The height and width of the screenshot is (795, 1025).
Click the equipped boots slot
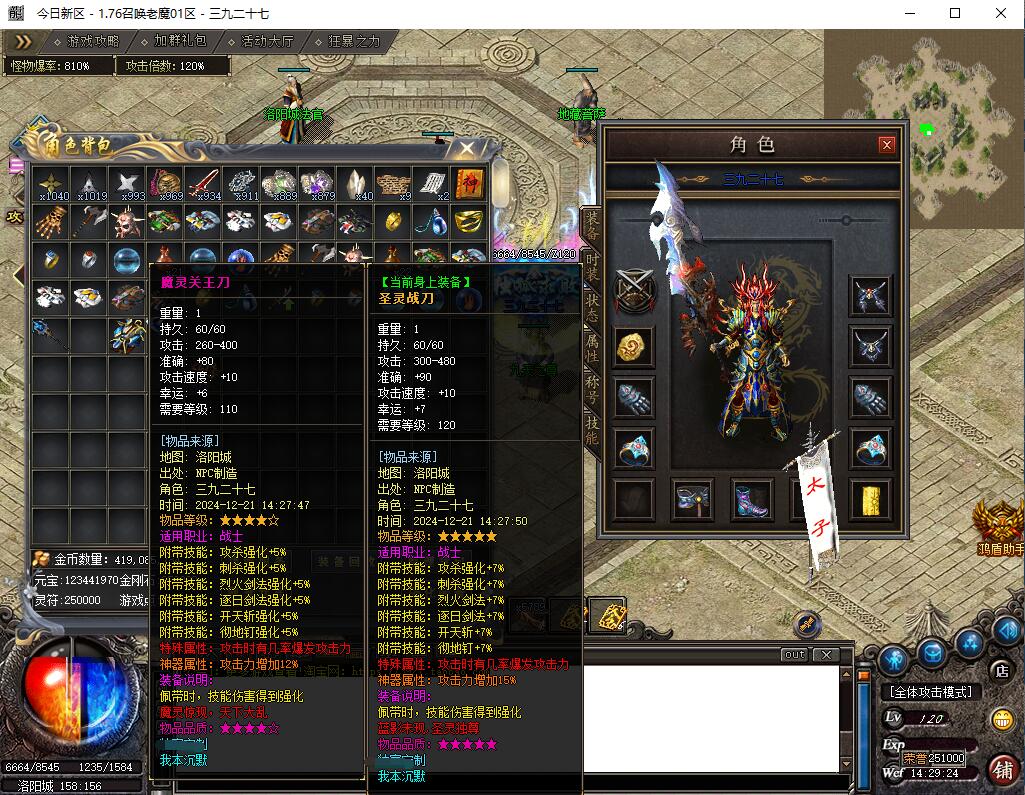tap(752, 498)
